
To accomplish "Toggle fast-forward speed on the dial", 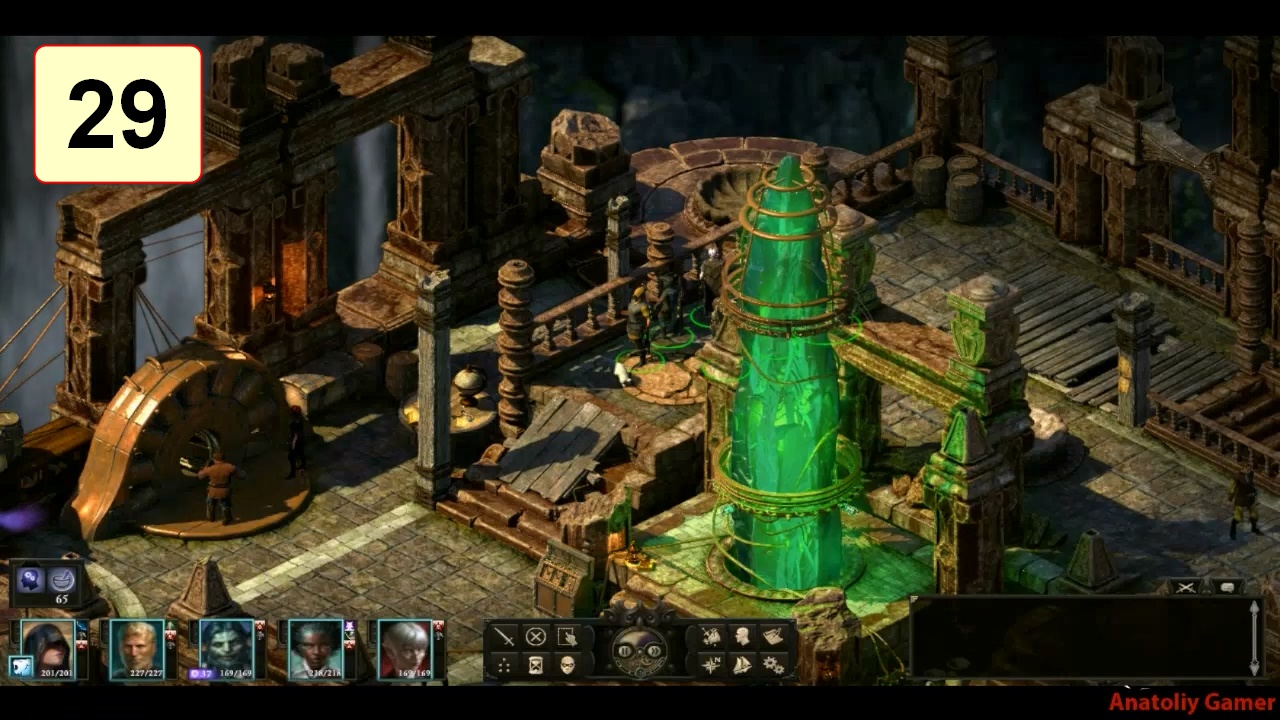I will coord(653,651).
